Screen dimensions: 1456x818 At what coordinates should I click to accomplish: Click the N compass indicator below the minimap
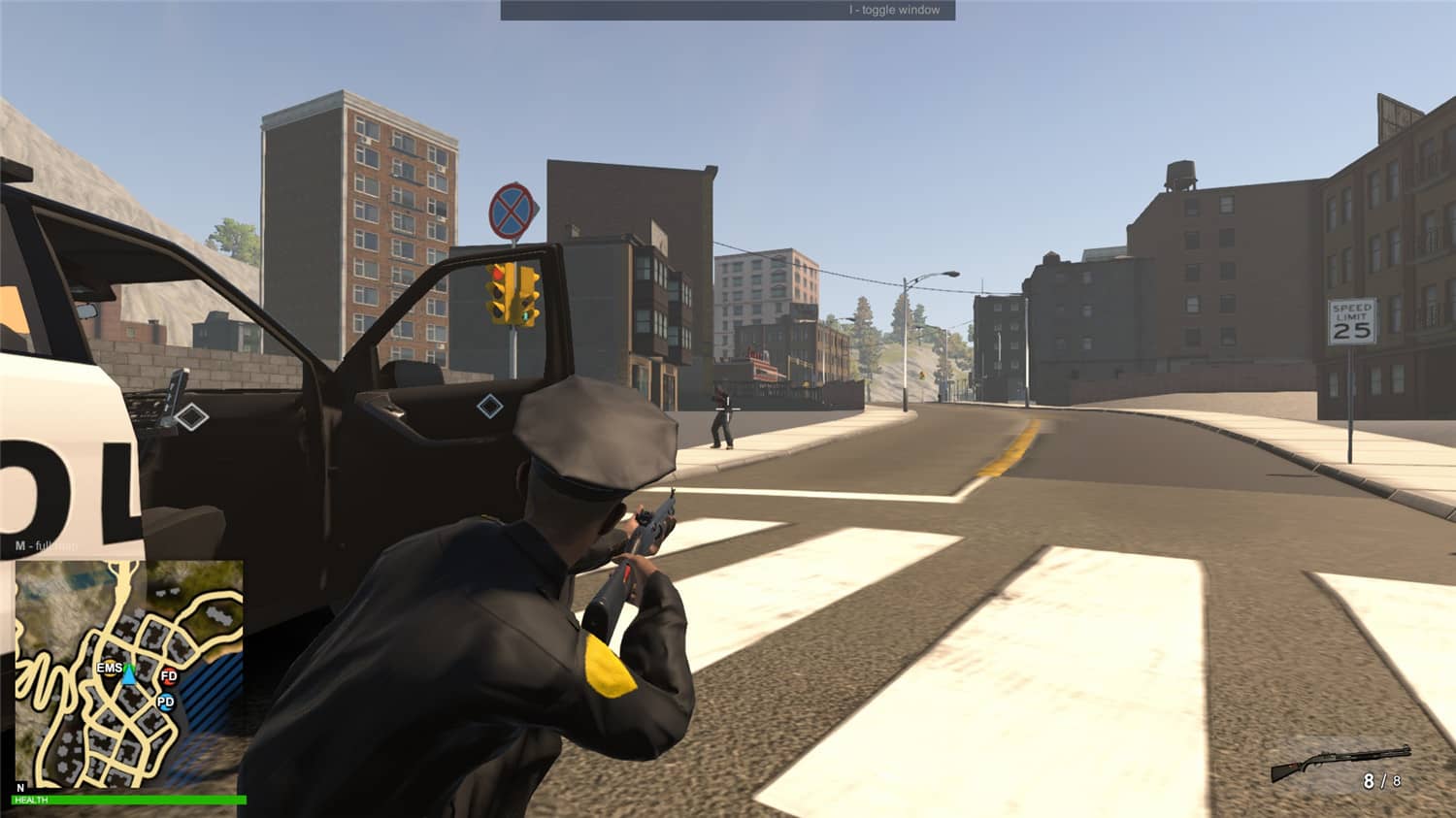coord(20,786)
